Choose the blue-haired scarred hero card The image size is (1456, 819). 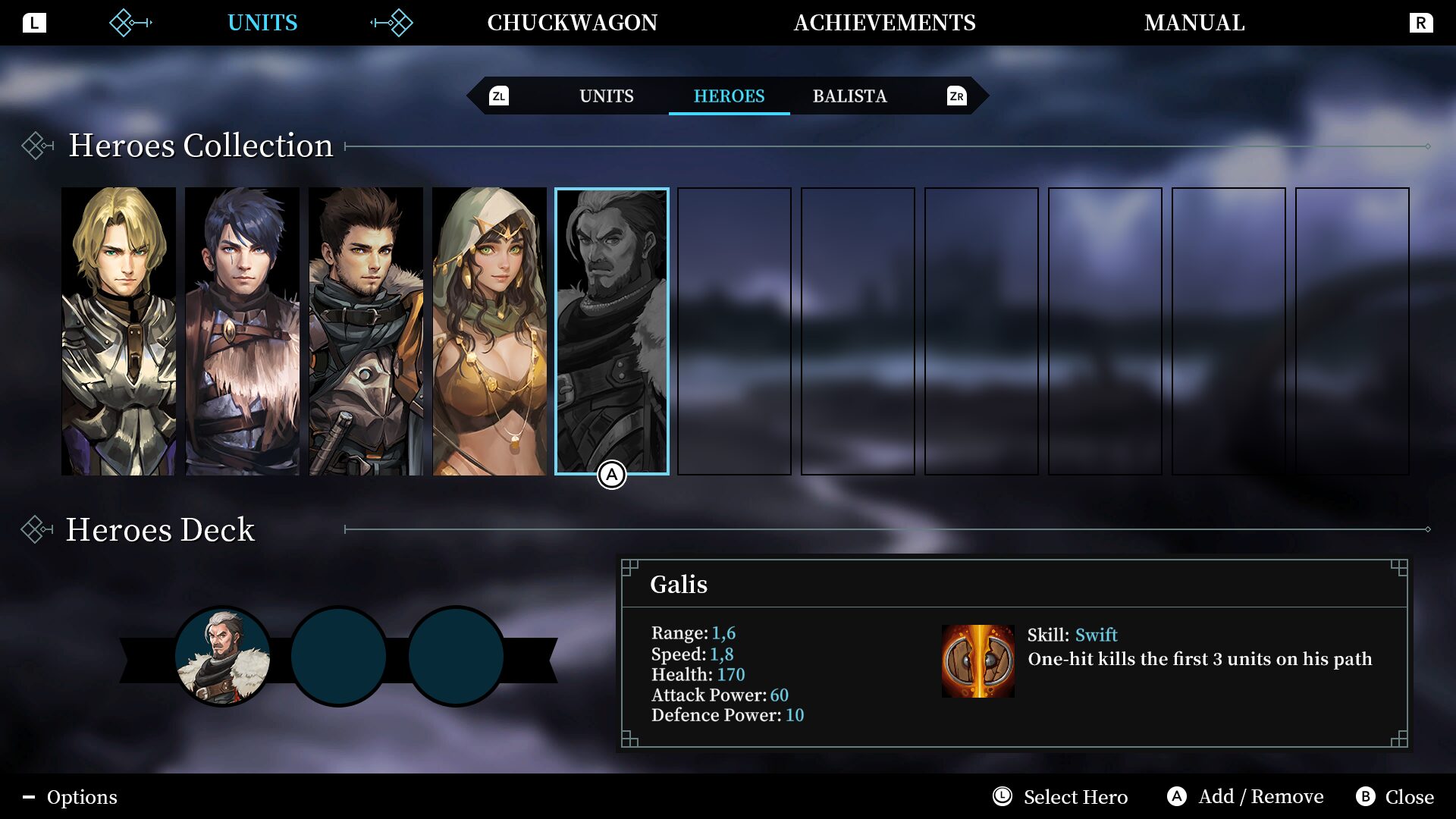click(x=242, y=331)
